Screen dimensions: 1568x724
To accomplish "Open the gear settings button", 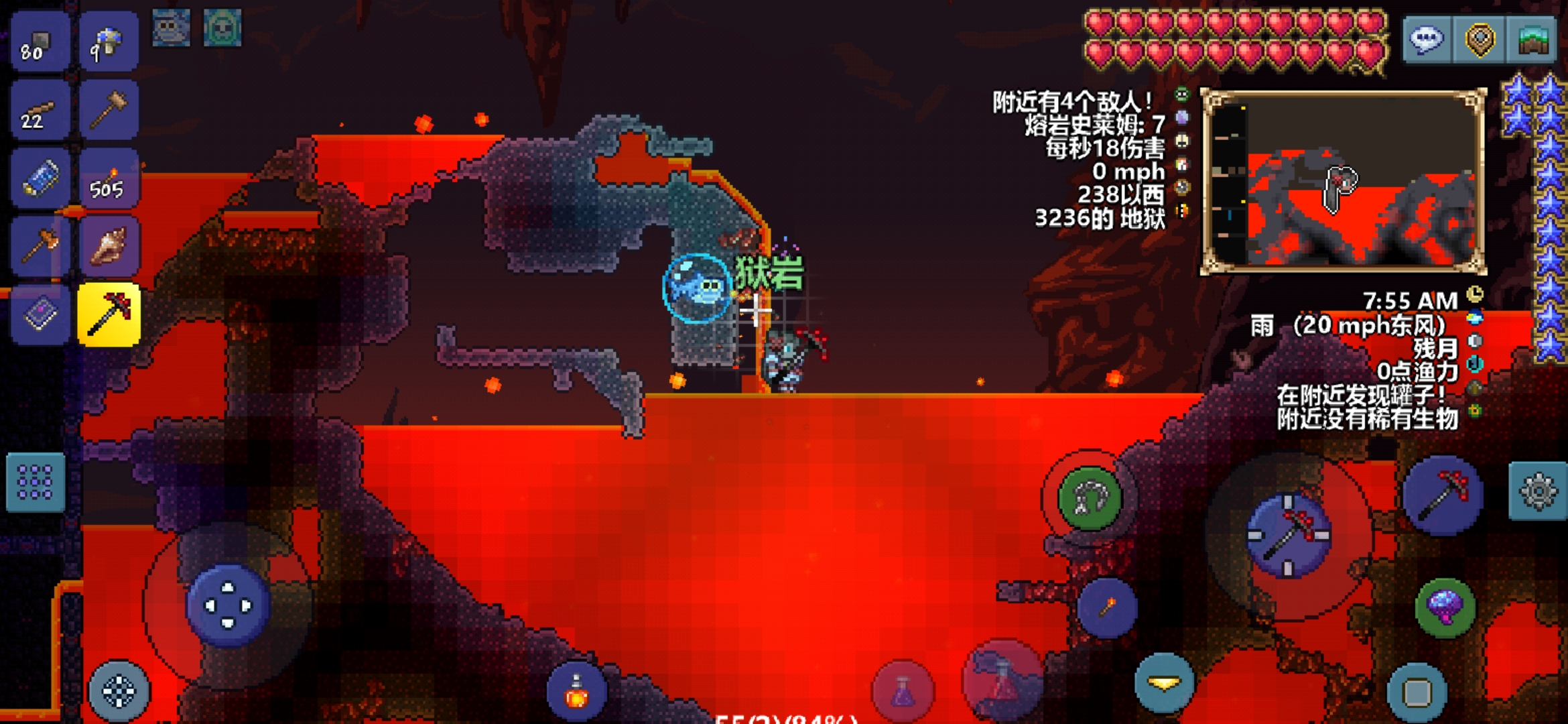I will [x=1538, y=492].
